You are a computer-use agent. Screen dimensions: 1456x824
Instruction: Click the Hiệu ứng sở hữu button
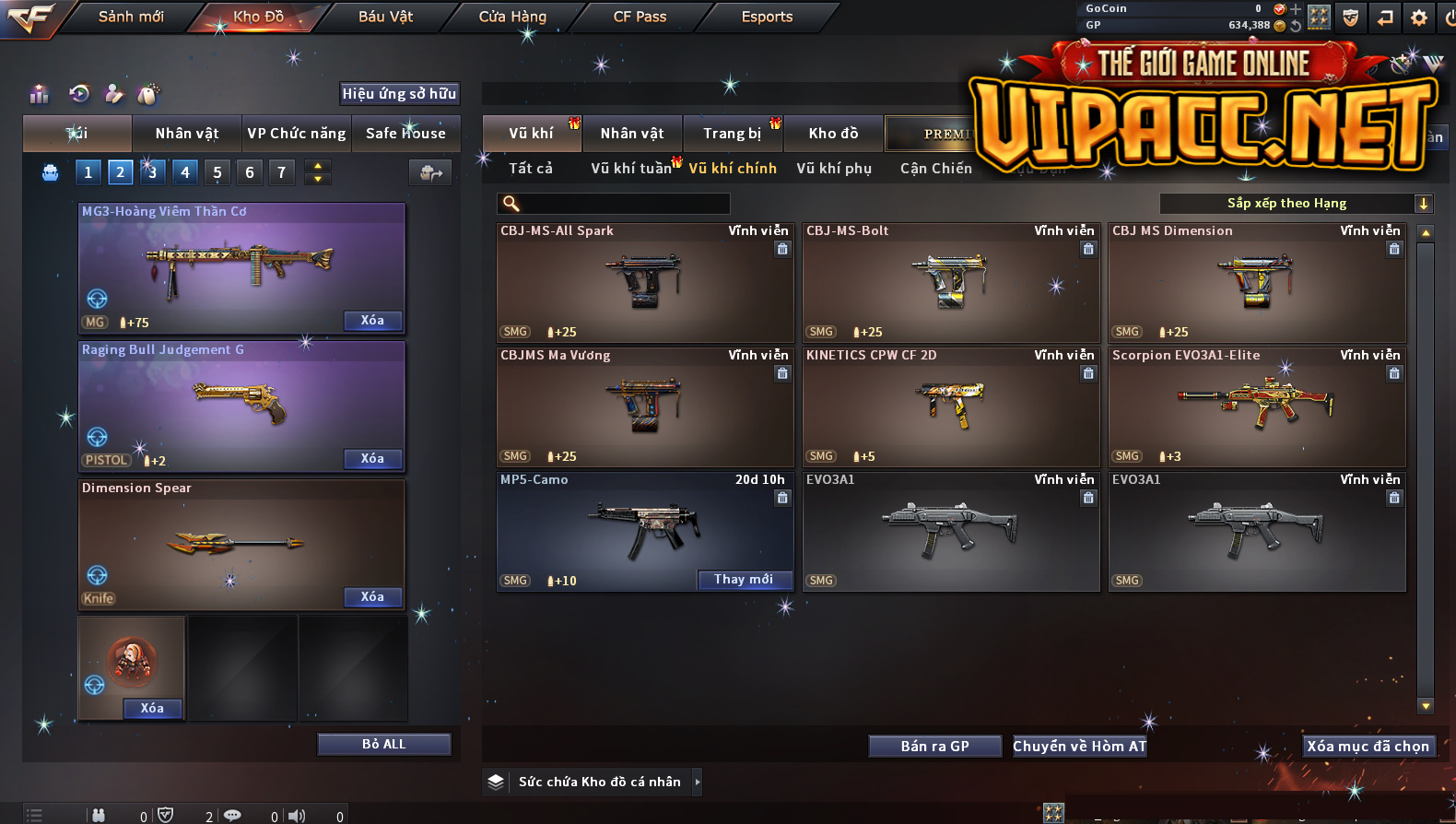(399, 93)
